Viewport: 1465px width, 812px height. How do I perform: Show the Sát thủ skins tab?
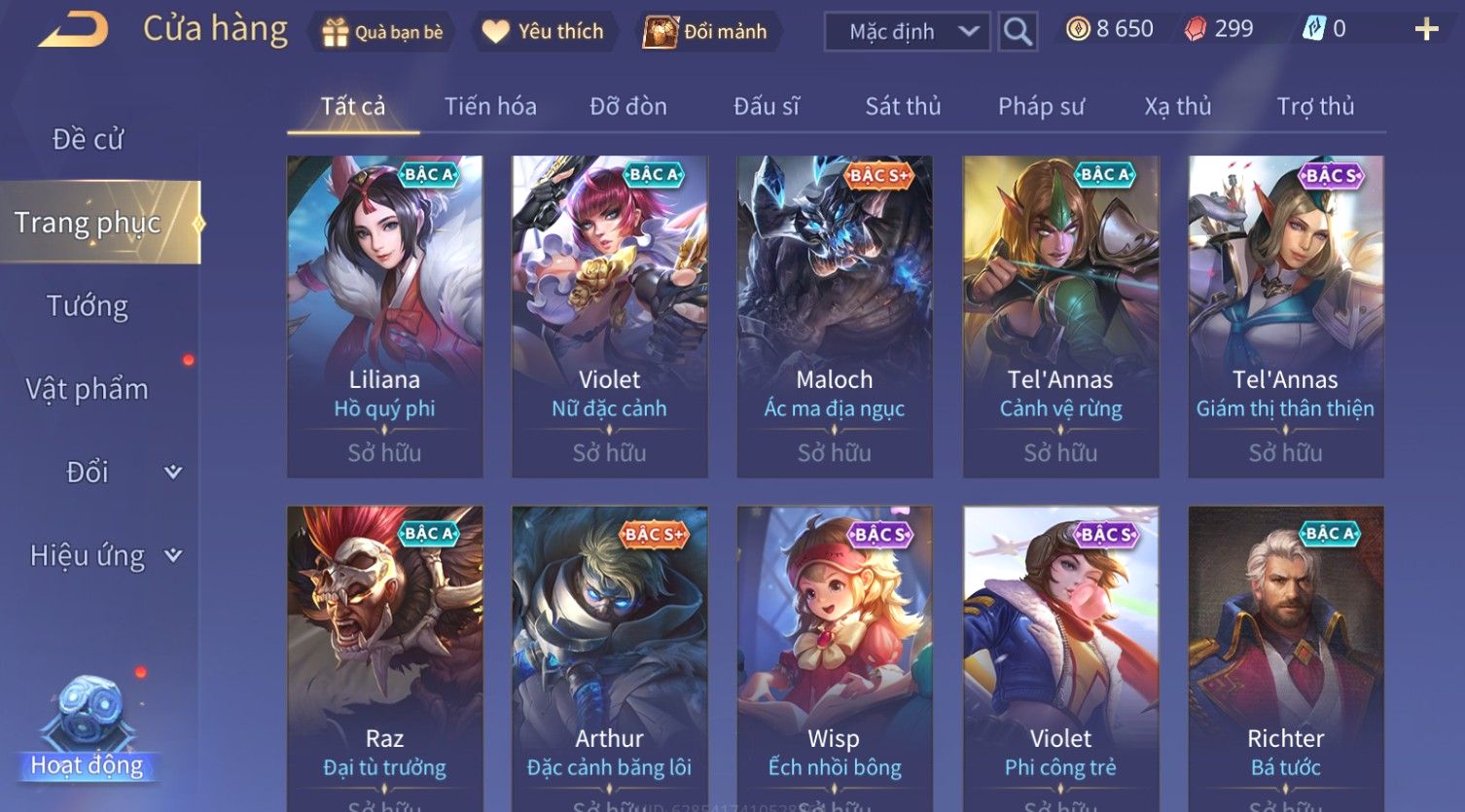pyautogui.click(x=903, y=106)
